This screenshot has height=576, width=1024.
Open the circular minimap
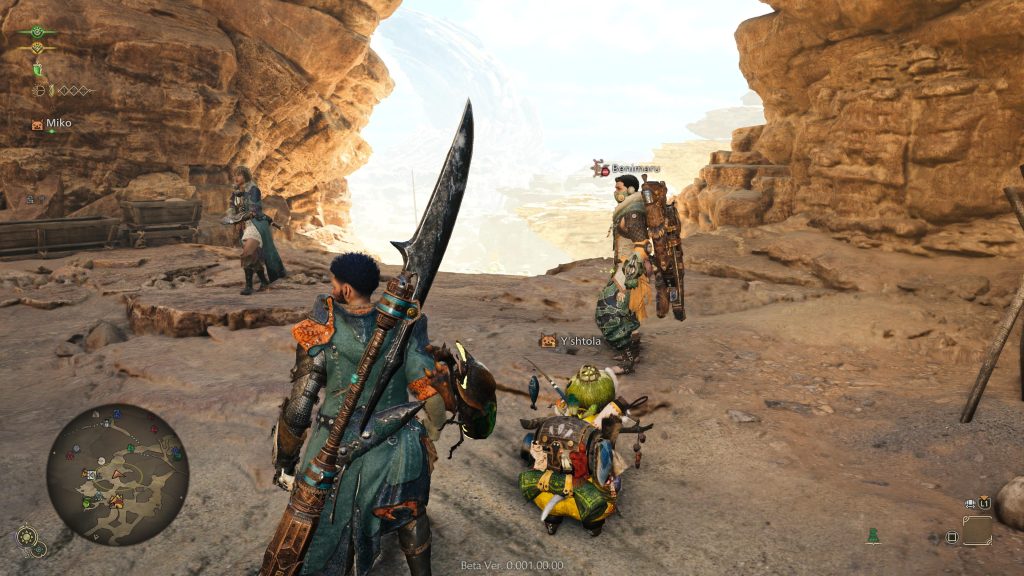click(x=117, y=474)
